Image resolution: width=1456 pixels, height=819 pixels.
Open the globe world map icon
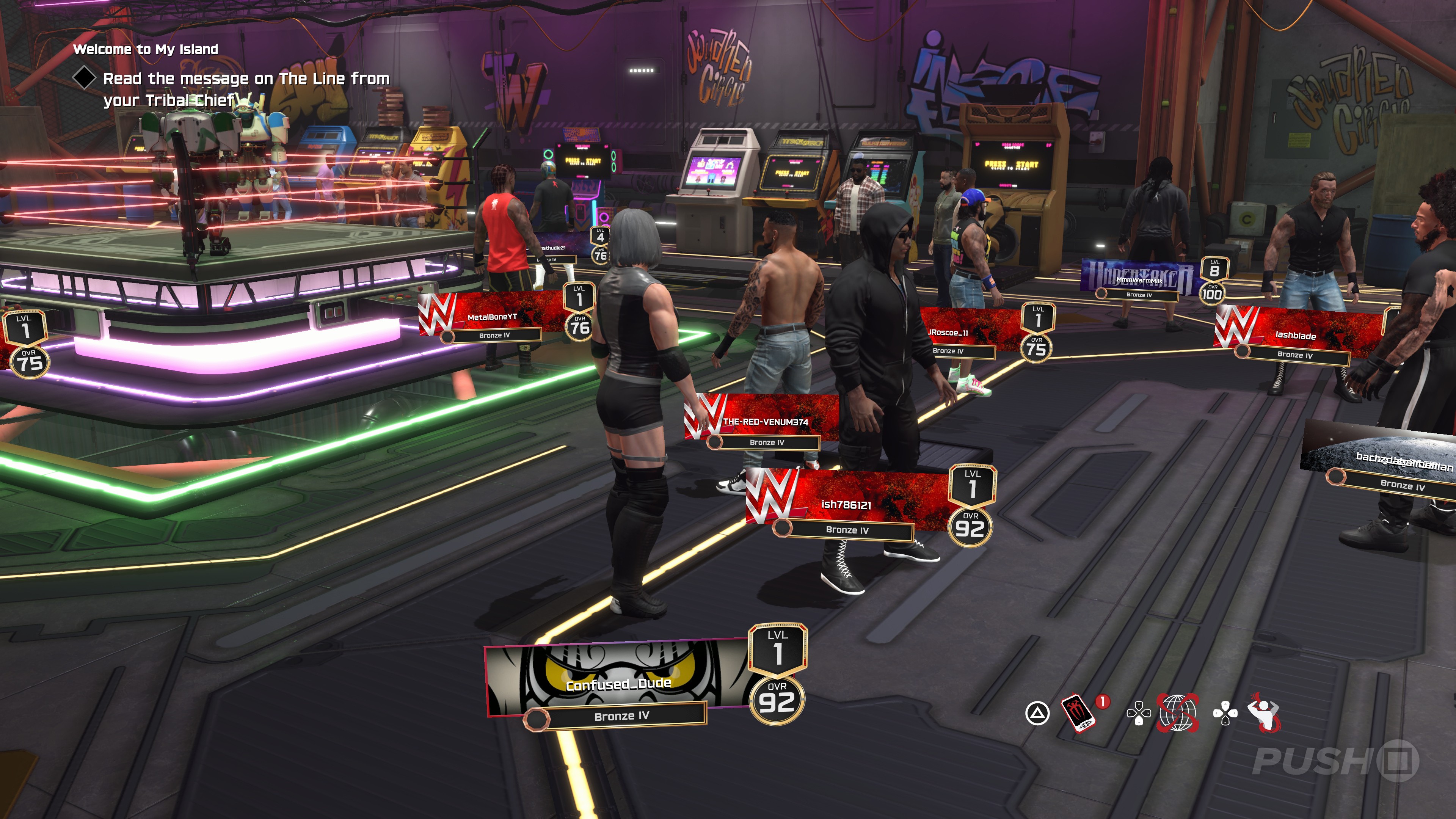click(x=1178, y=712)
